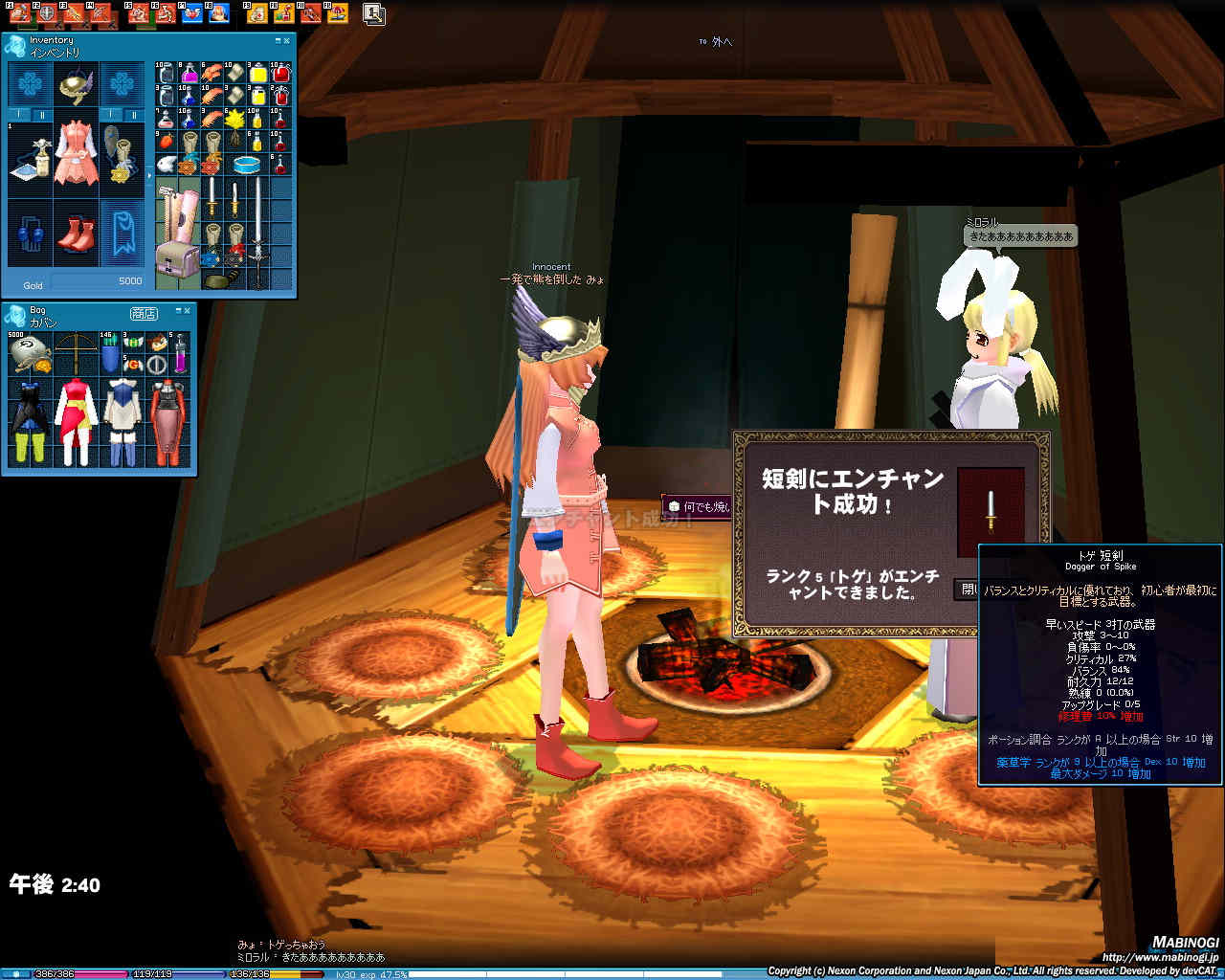The height and width of the screenshot is (980, 1225).
Task: Select the dagger preview in enchant dialog
Action: coord(991,510)
